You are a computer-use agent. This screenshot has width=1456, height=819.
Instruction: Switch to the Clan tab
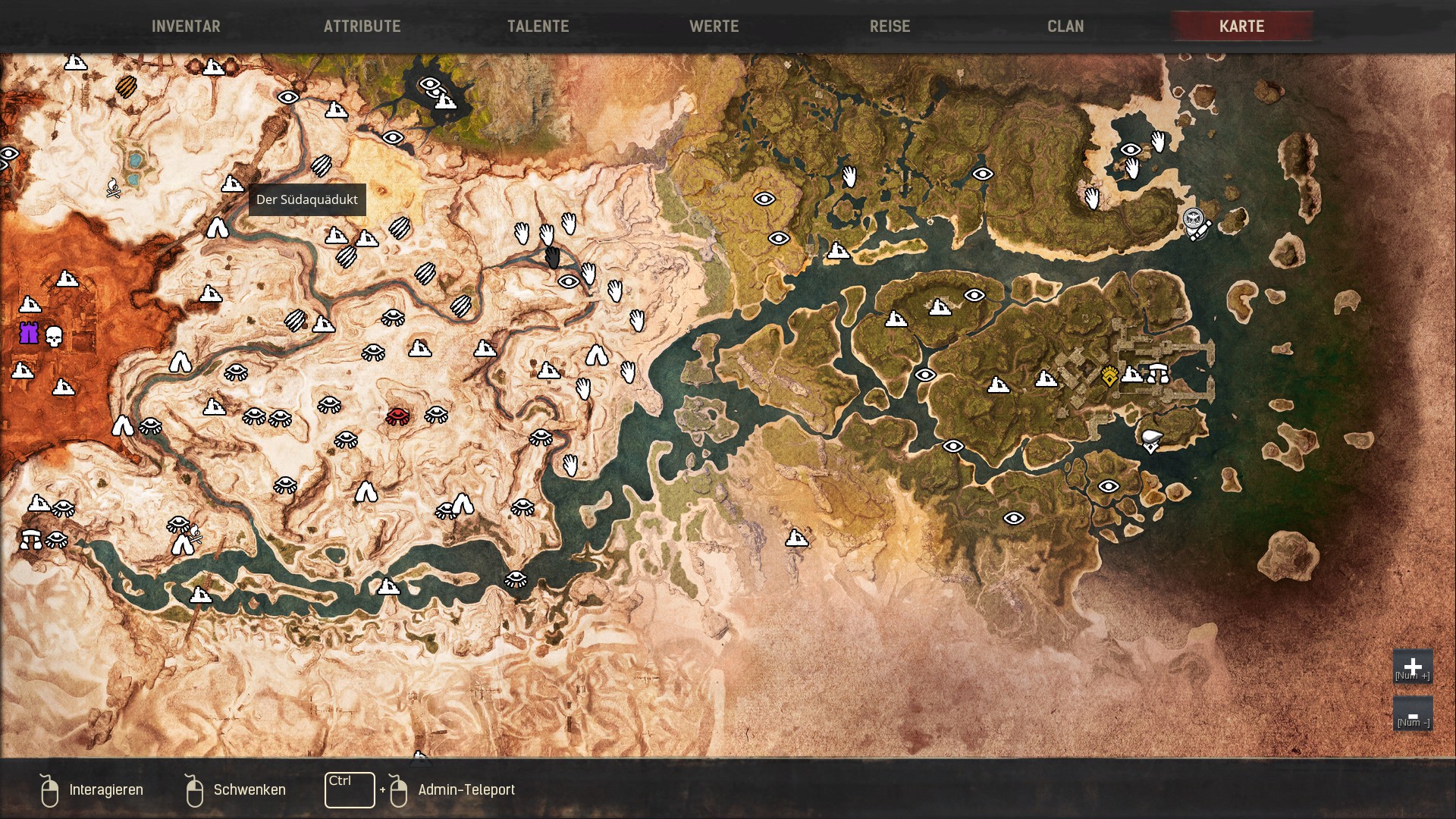point(1065,27)
